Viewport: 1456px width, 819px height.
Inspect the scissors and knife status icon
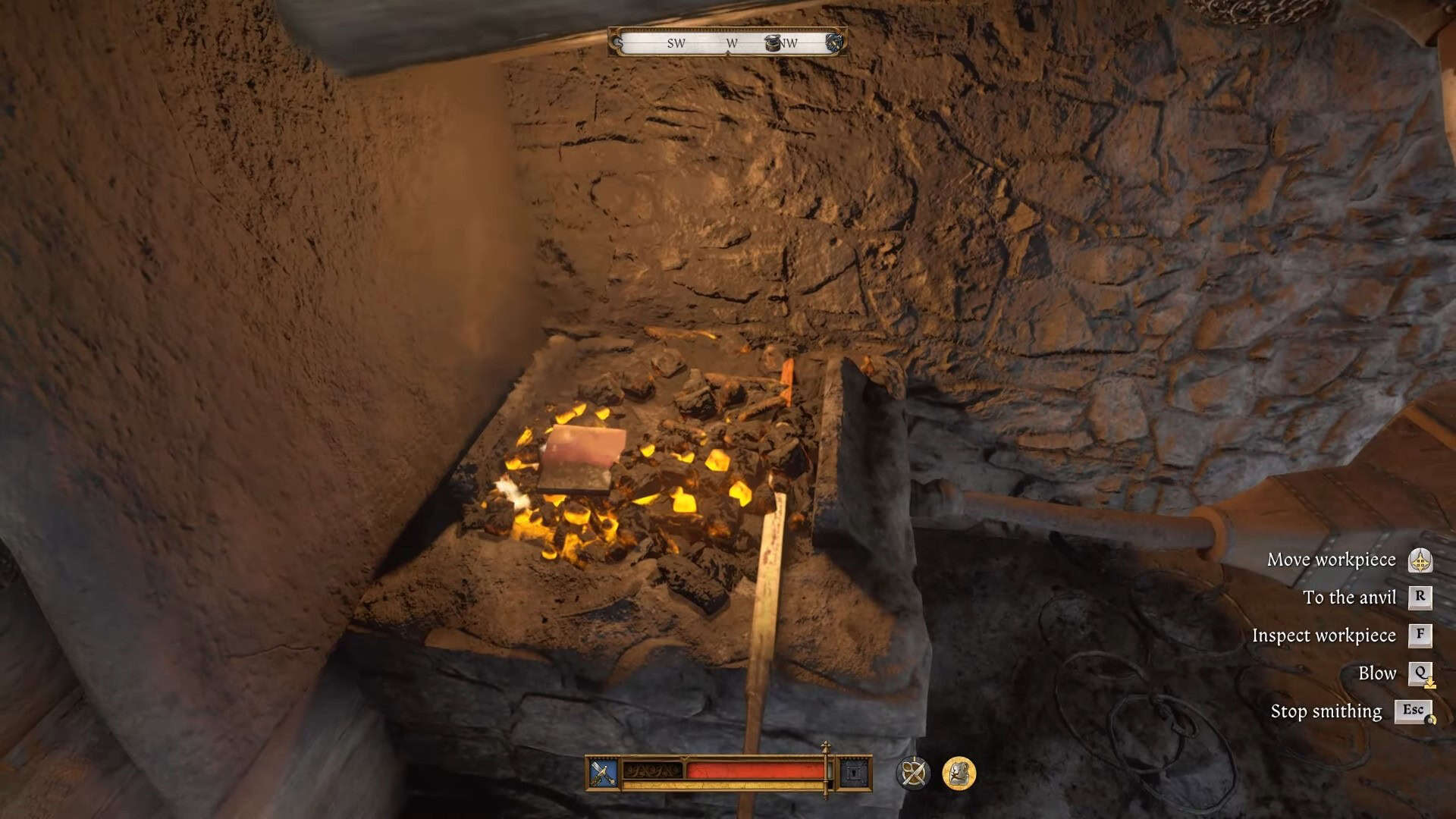[x=913, y=773]
